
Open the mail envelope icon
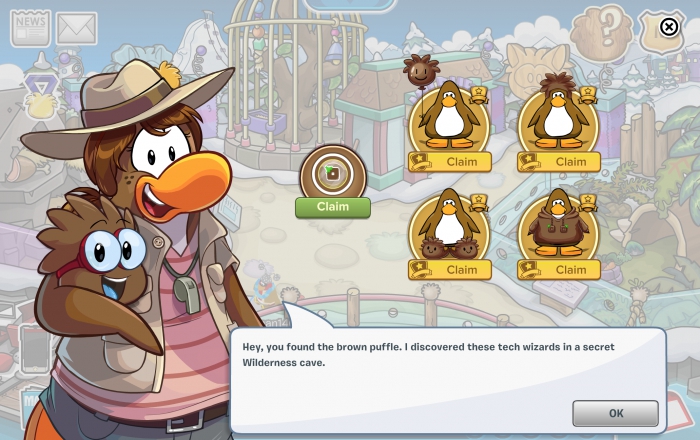click(76, 28)
